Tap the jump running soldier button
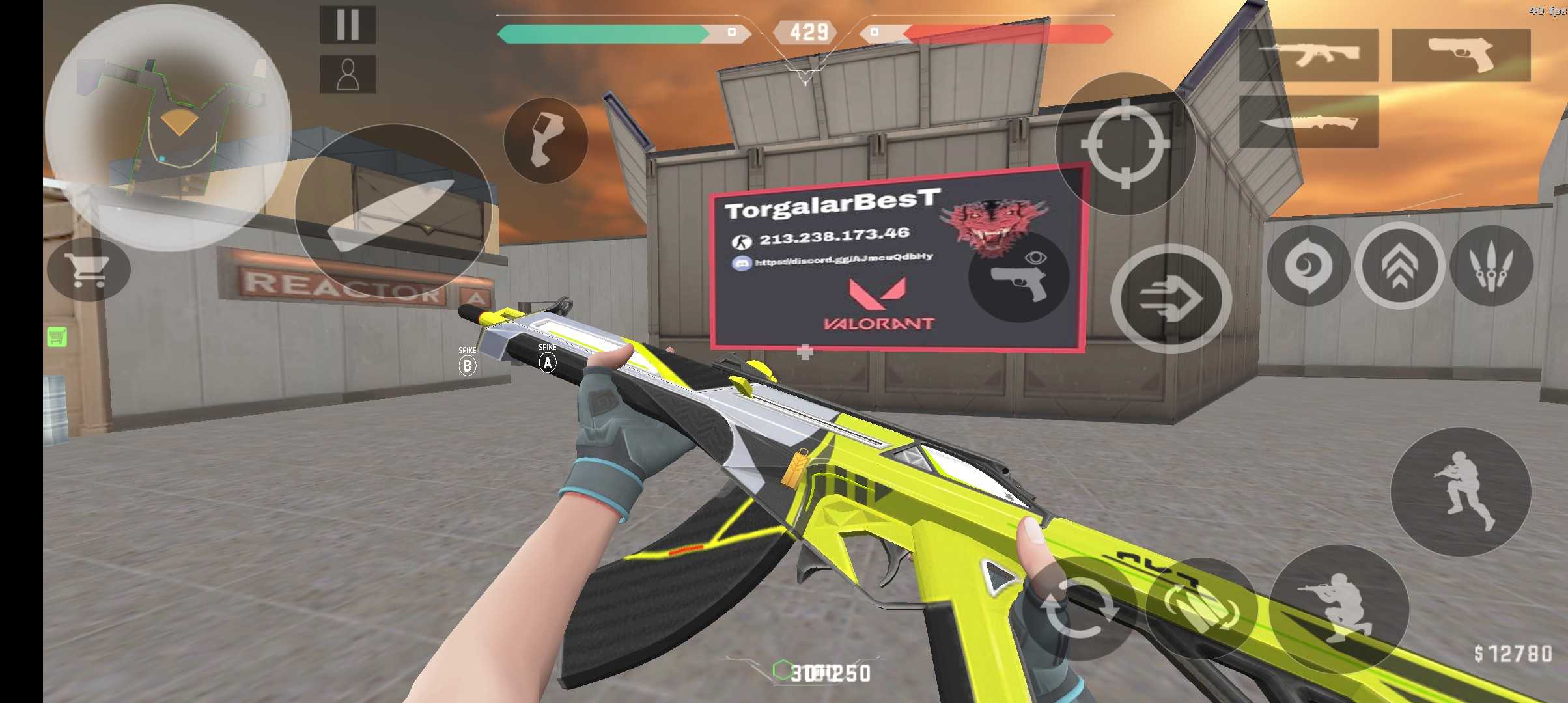The height and width of the screenshot is (703, 1568). pyautogui.click(x=1461, y=491)
